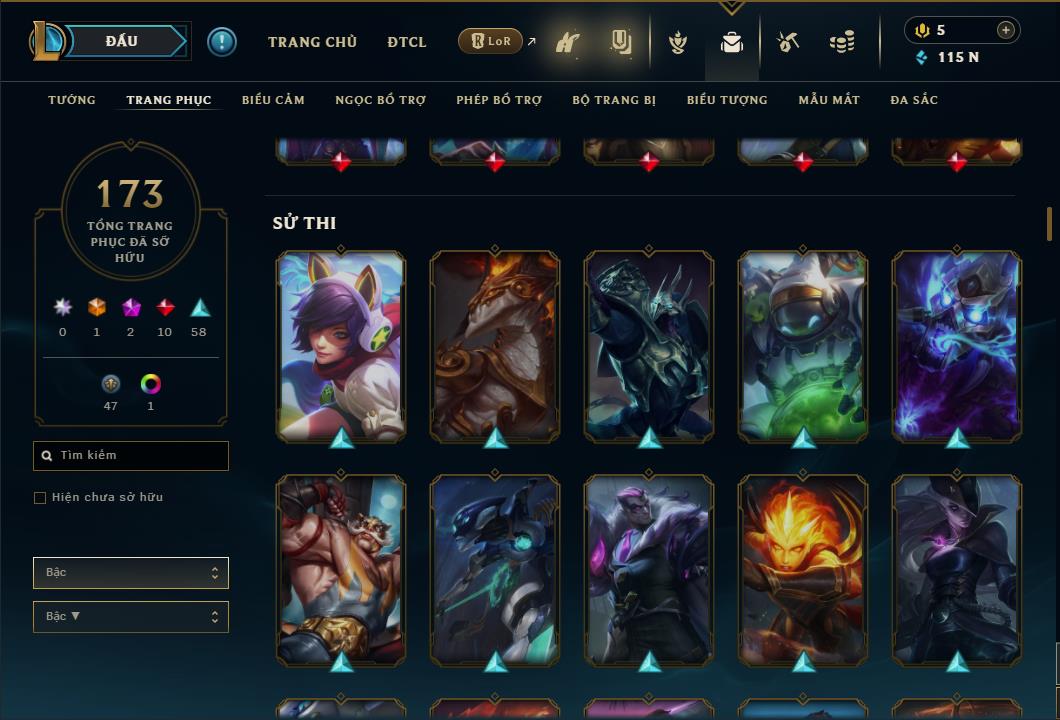This screenshot has height=720, width=1060.
Task: Focus the Tìm kiếm search field
Action: (131, 456)
